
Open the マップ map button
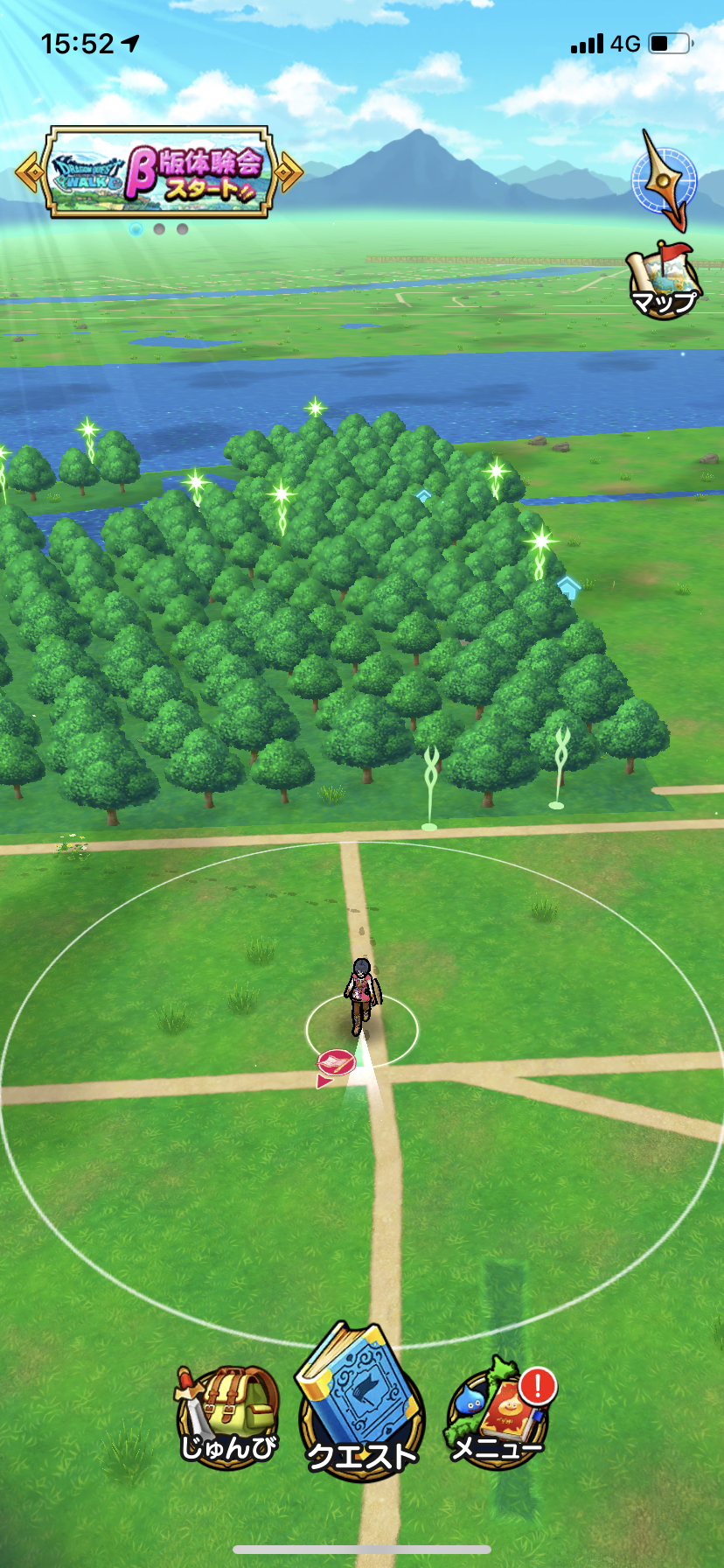point(664,282)
